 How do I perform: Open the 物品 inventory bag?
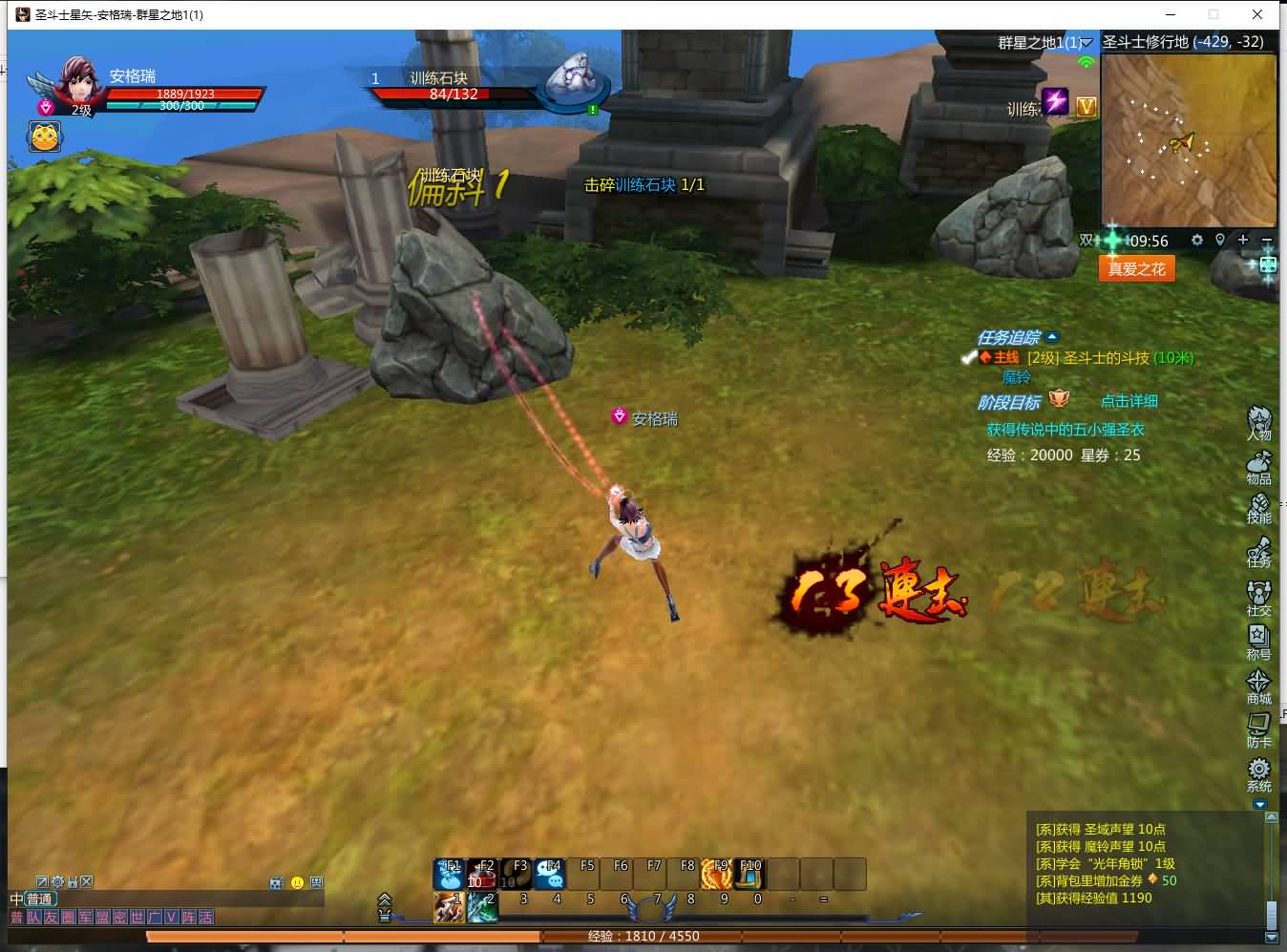(x=1258, y=466)
